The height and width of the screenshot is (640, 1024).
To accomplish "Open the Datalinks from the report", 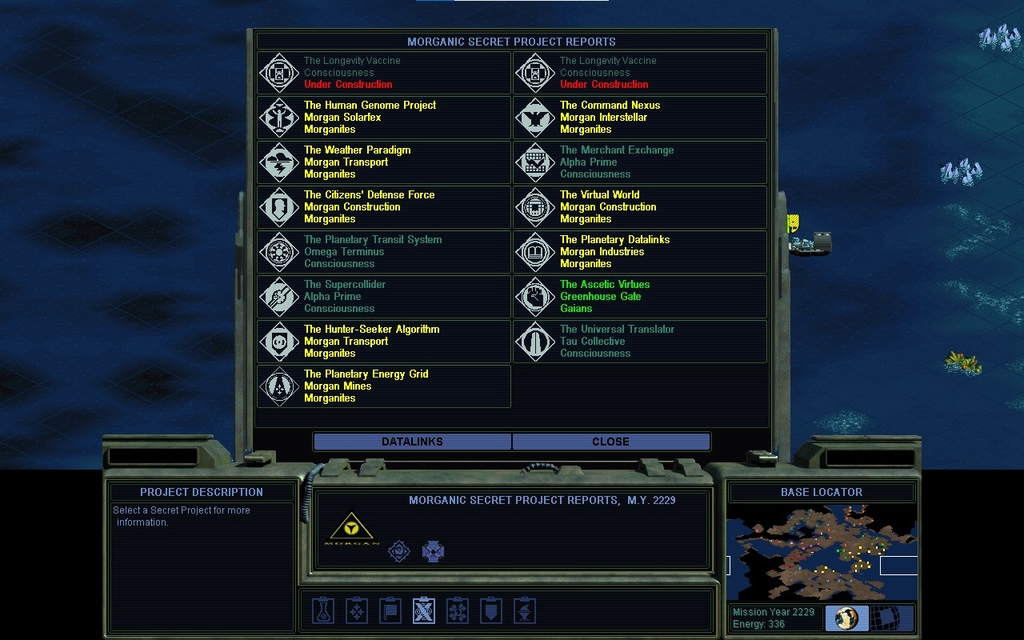I will tap(412, 442).
